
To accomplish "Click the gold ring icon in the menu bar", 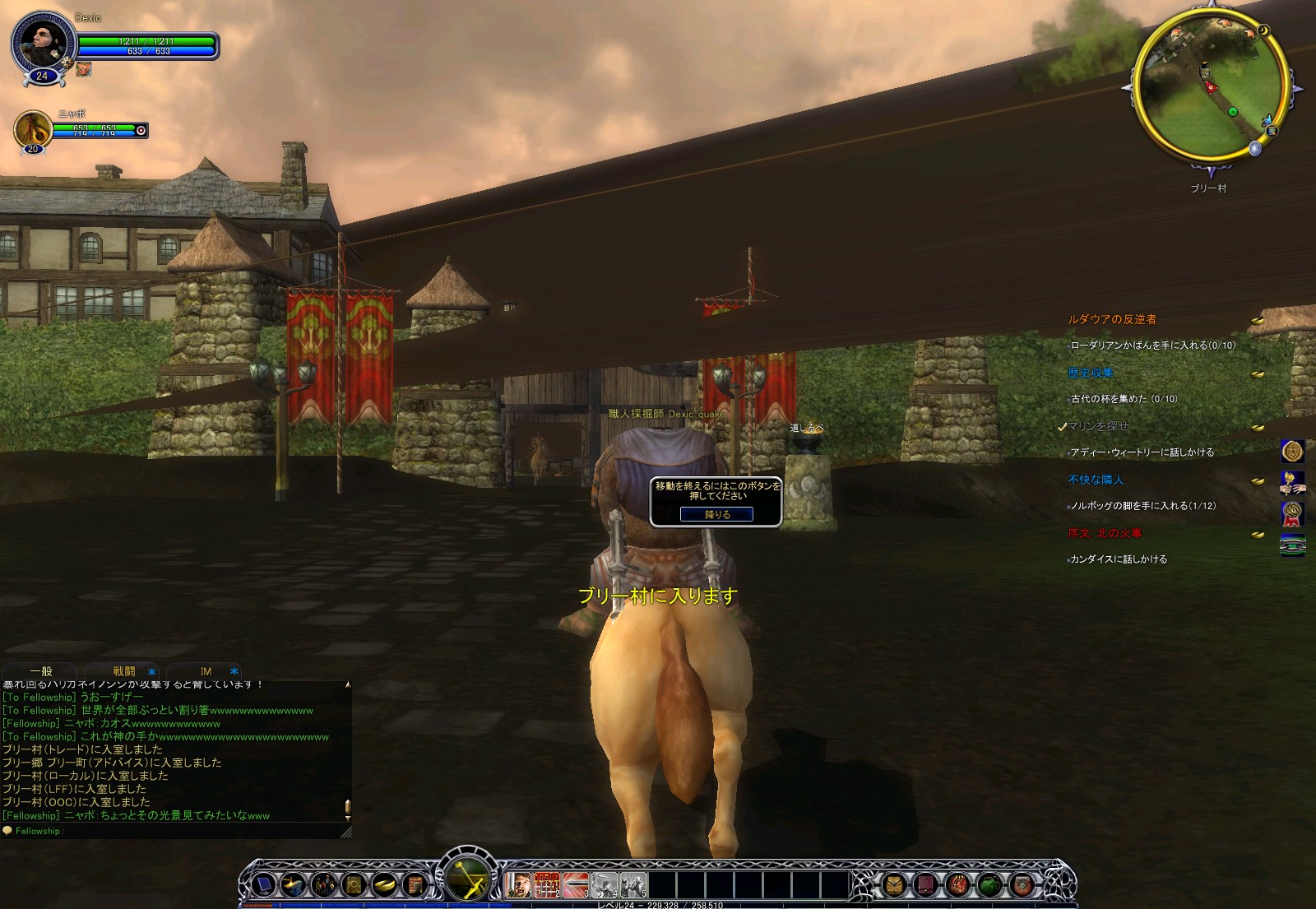I will pyautogui.click(x=384, y=885).
